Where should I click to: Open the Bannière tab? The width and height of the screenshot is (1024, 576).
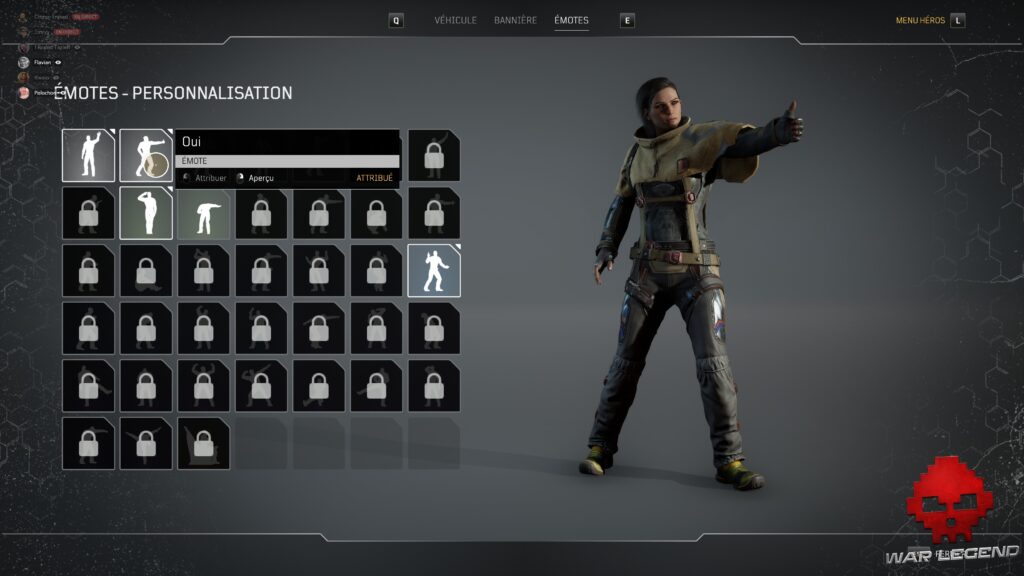click(515, 20)
